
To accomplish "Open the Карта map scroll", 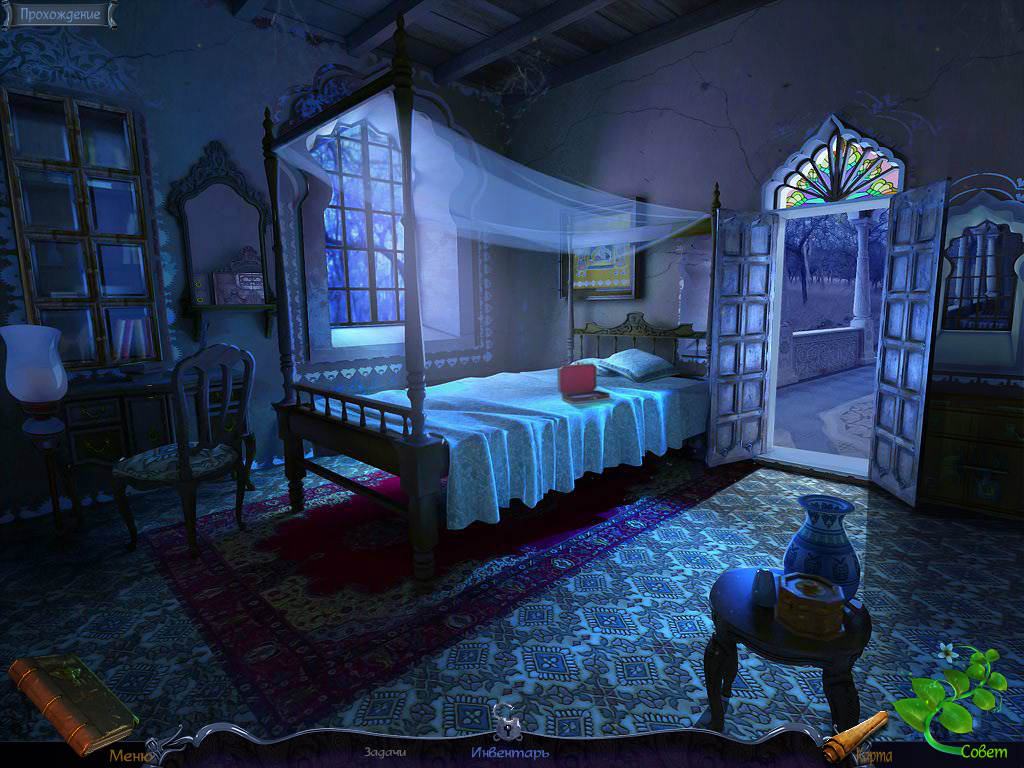I will (x=859, y=738).
